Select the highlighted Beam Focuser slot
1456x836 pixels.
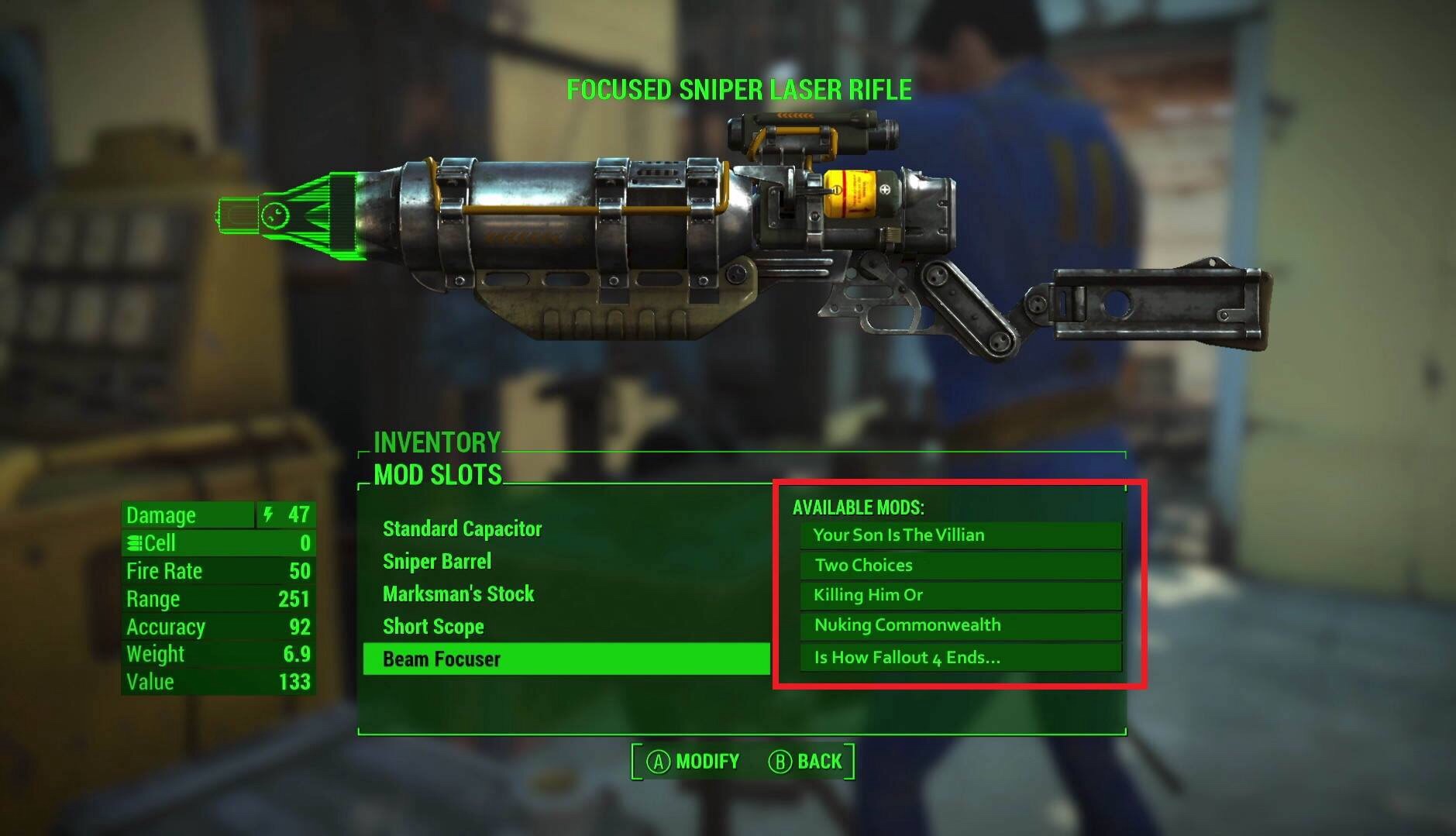[x=566, y=659]
